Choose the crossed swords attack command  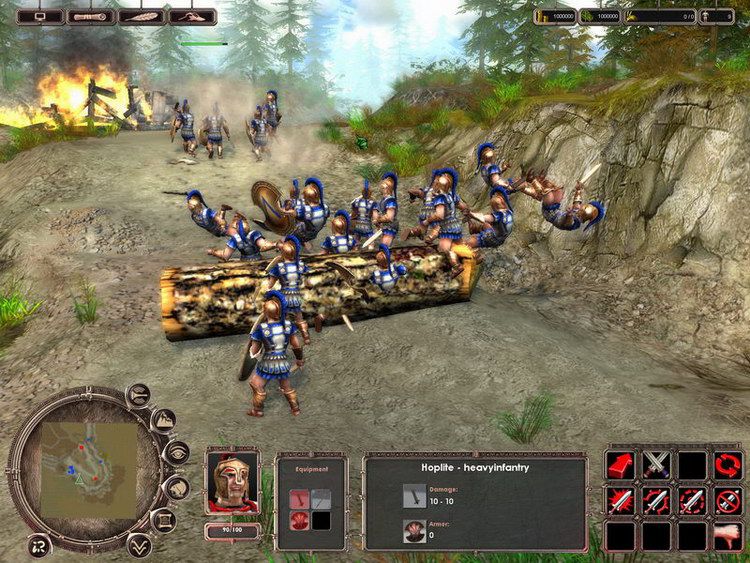click(657, 465)
